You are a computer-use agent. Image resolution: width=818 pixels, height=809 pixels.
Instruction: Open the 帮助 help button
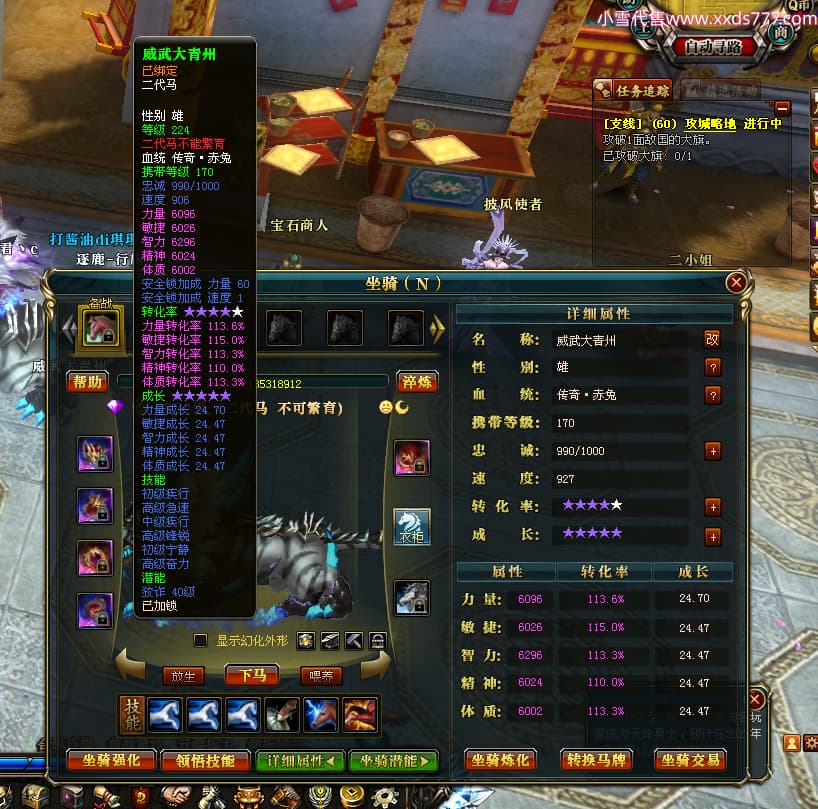pyautogui.click(x=87, y=381)
